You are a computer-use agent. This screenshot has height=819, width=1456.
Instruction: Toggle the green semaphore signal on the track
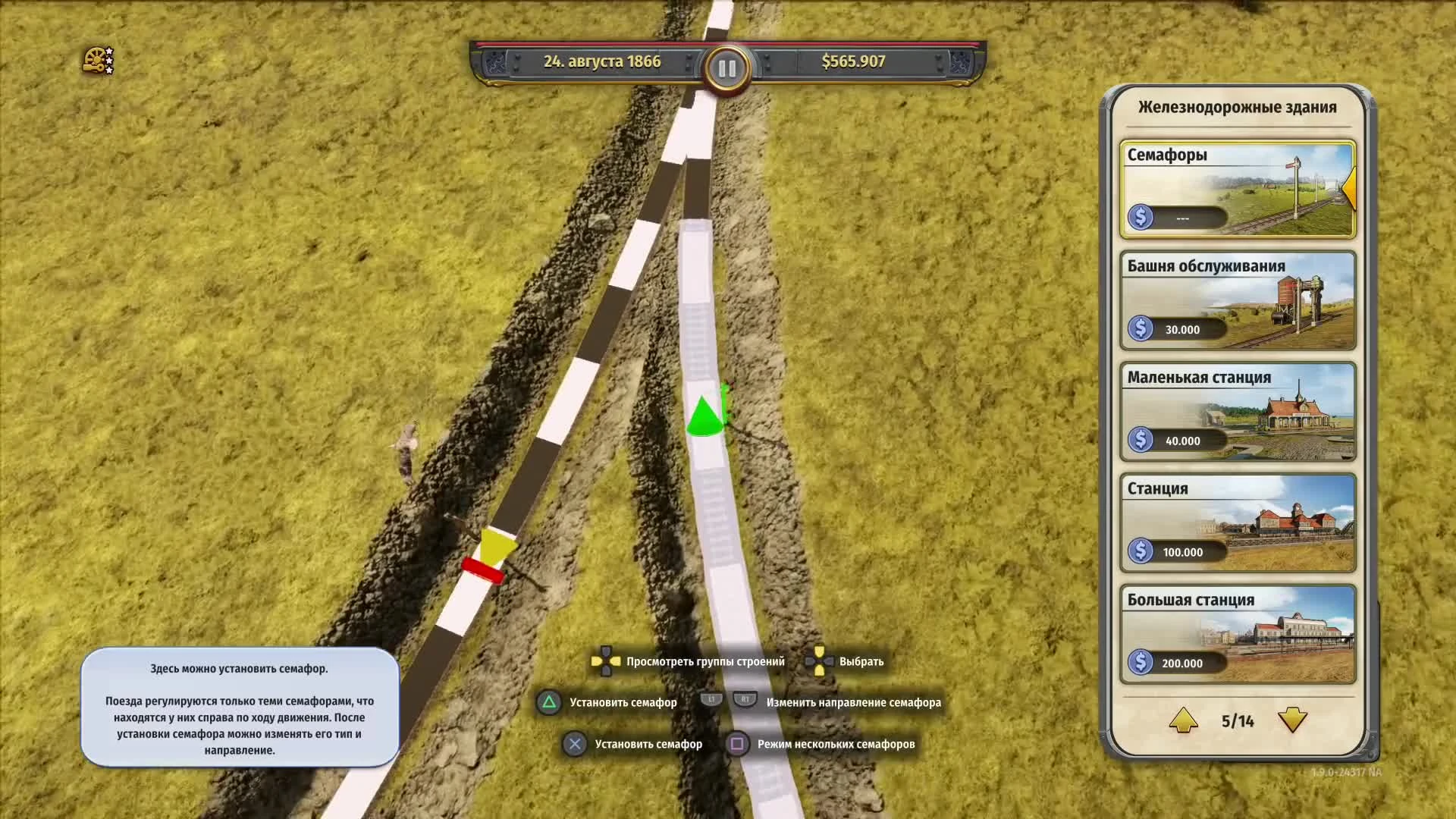(704, 416)
